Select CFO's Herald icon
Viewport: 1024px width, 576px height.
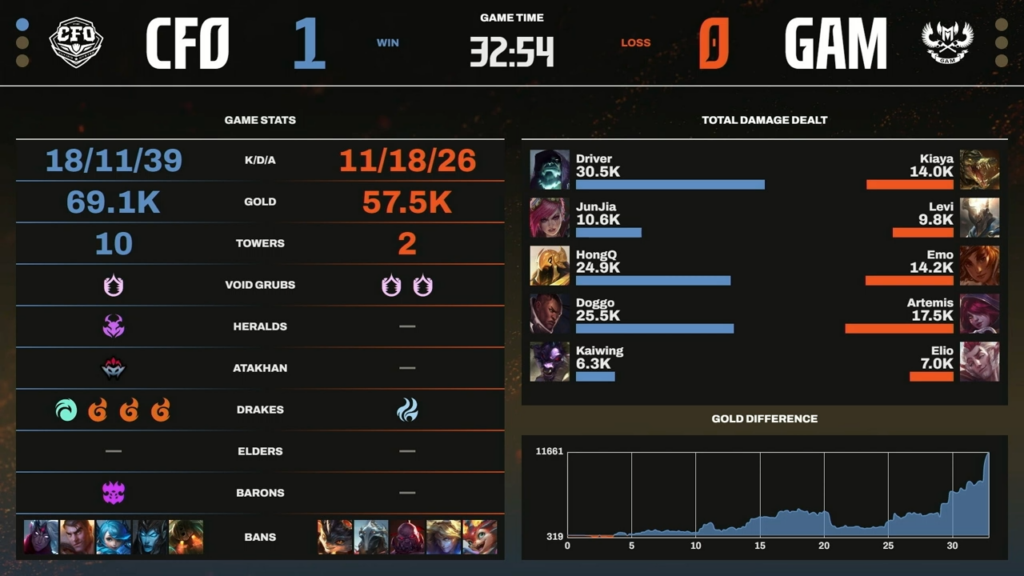click(x=113, y=326)
